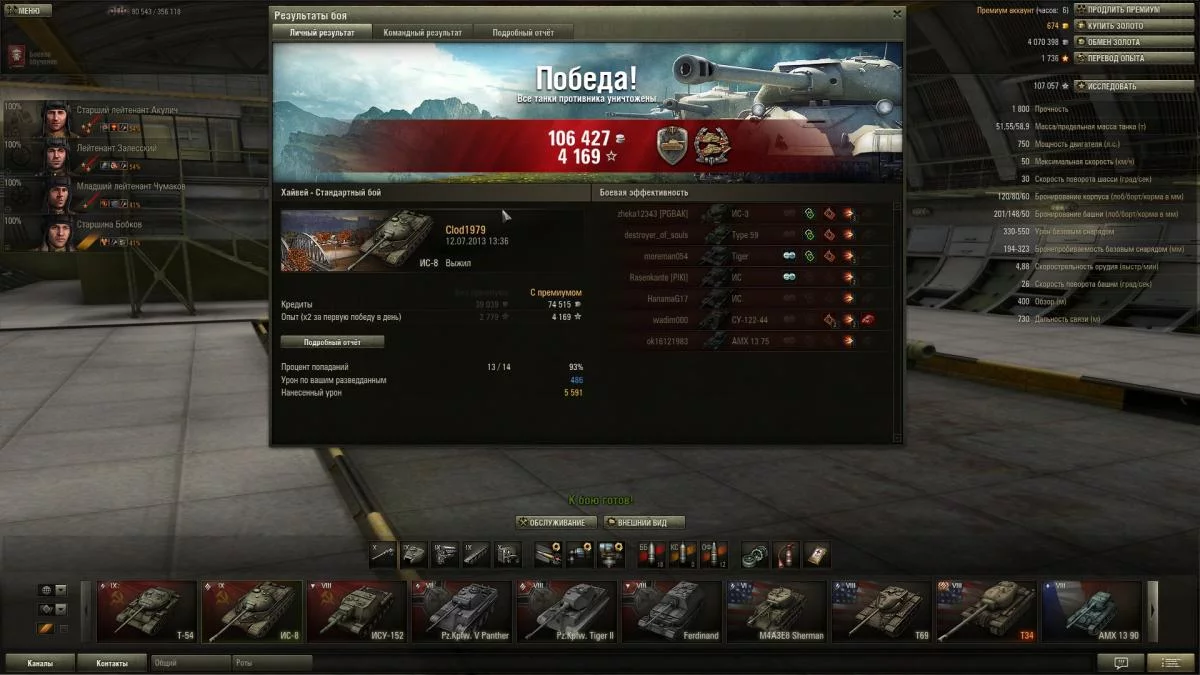Close the battle results window
Screen dimensions: 1200x675
896,15
